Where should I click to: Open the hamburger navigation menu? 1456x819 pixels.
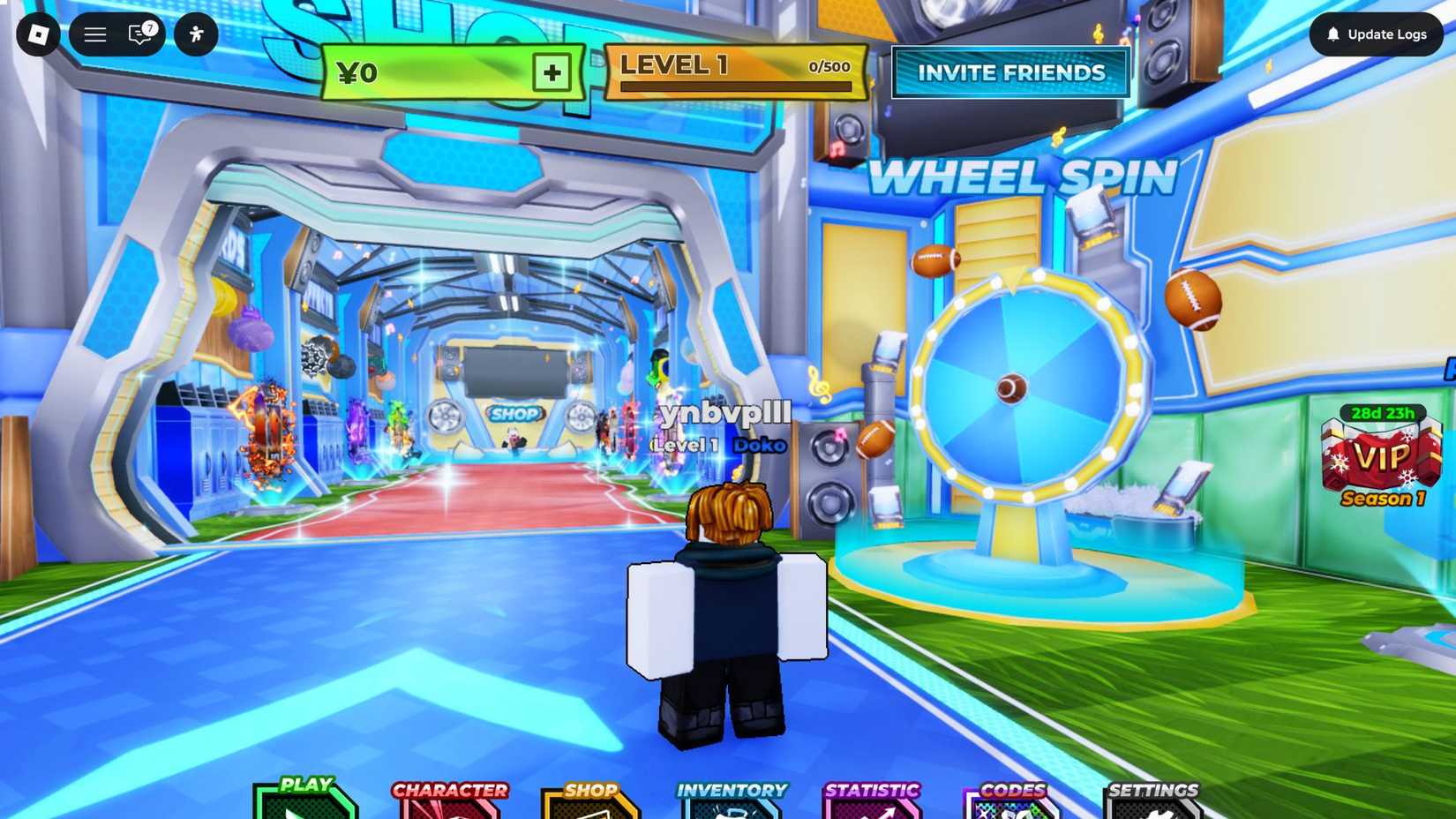tap(94, 34)
